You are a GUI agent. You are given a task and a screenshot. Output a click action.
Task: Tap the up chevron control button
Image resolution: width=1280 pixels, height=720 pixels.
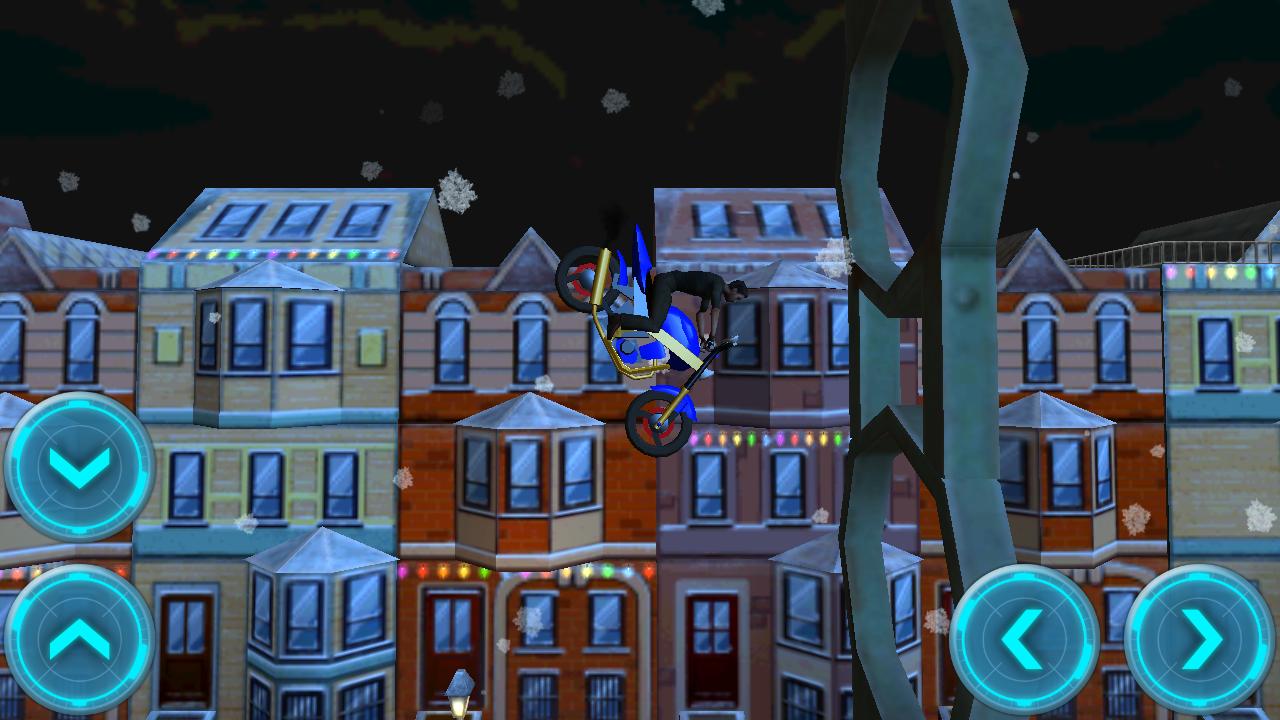coord(79,639)
